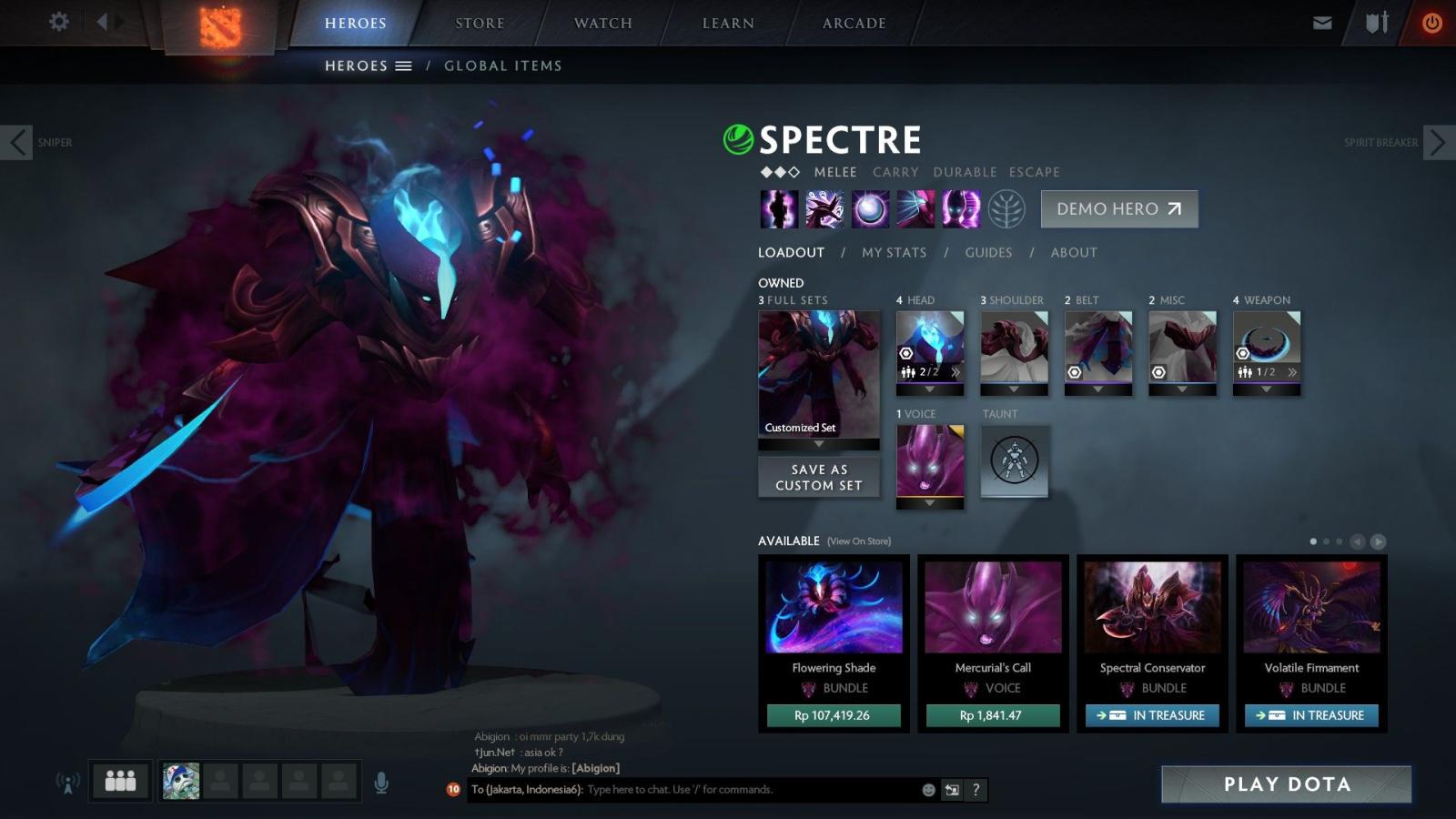1456x819 pixels.
Task: Open Spectre's talent tree icon
Action: tap(1006, 208)
